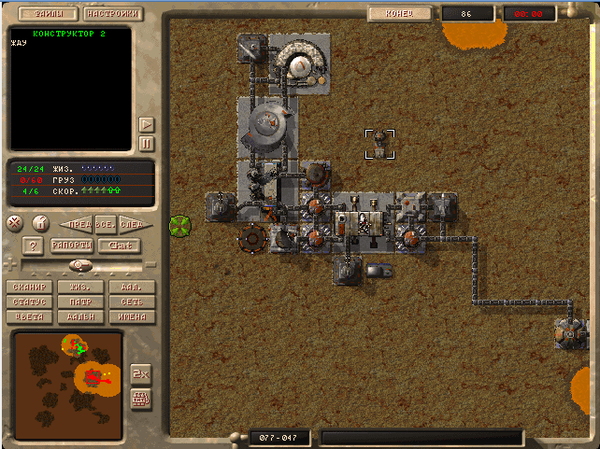This screenshot has height=449, width=600.
Task: Open help with the question mark button
Action: [x=32, y=245]
